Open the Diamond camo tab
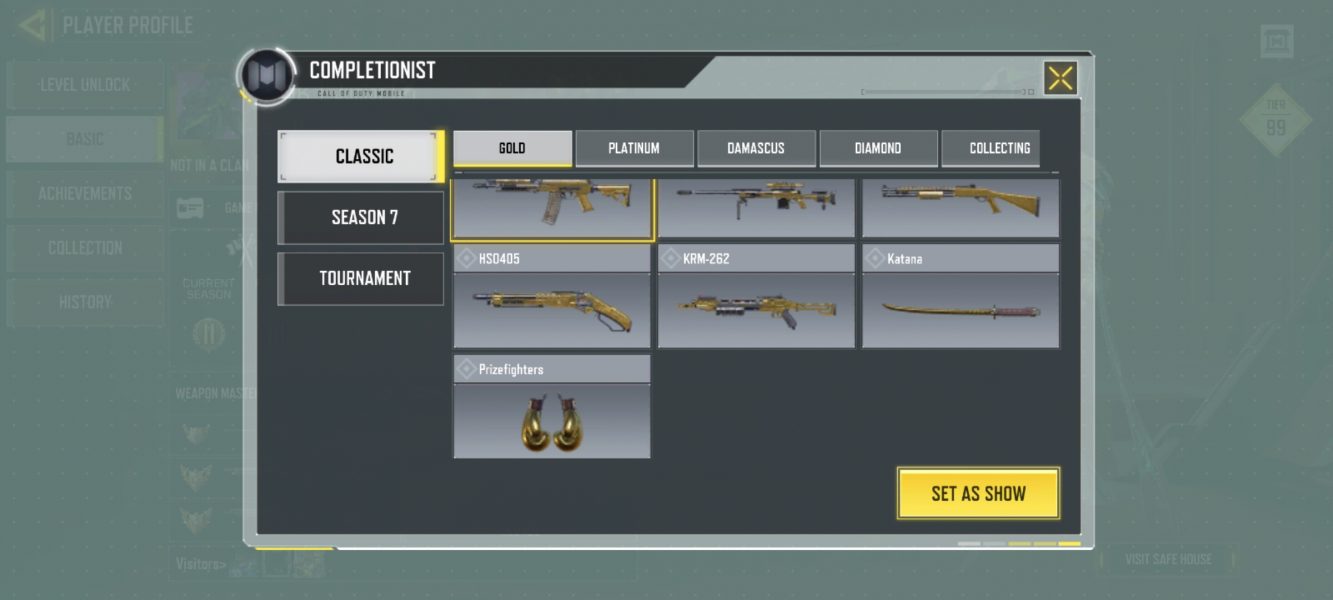This screenshot has width=1333, height=600. [878, 148]
